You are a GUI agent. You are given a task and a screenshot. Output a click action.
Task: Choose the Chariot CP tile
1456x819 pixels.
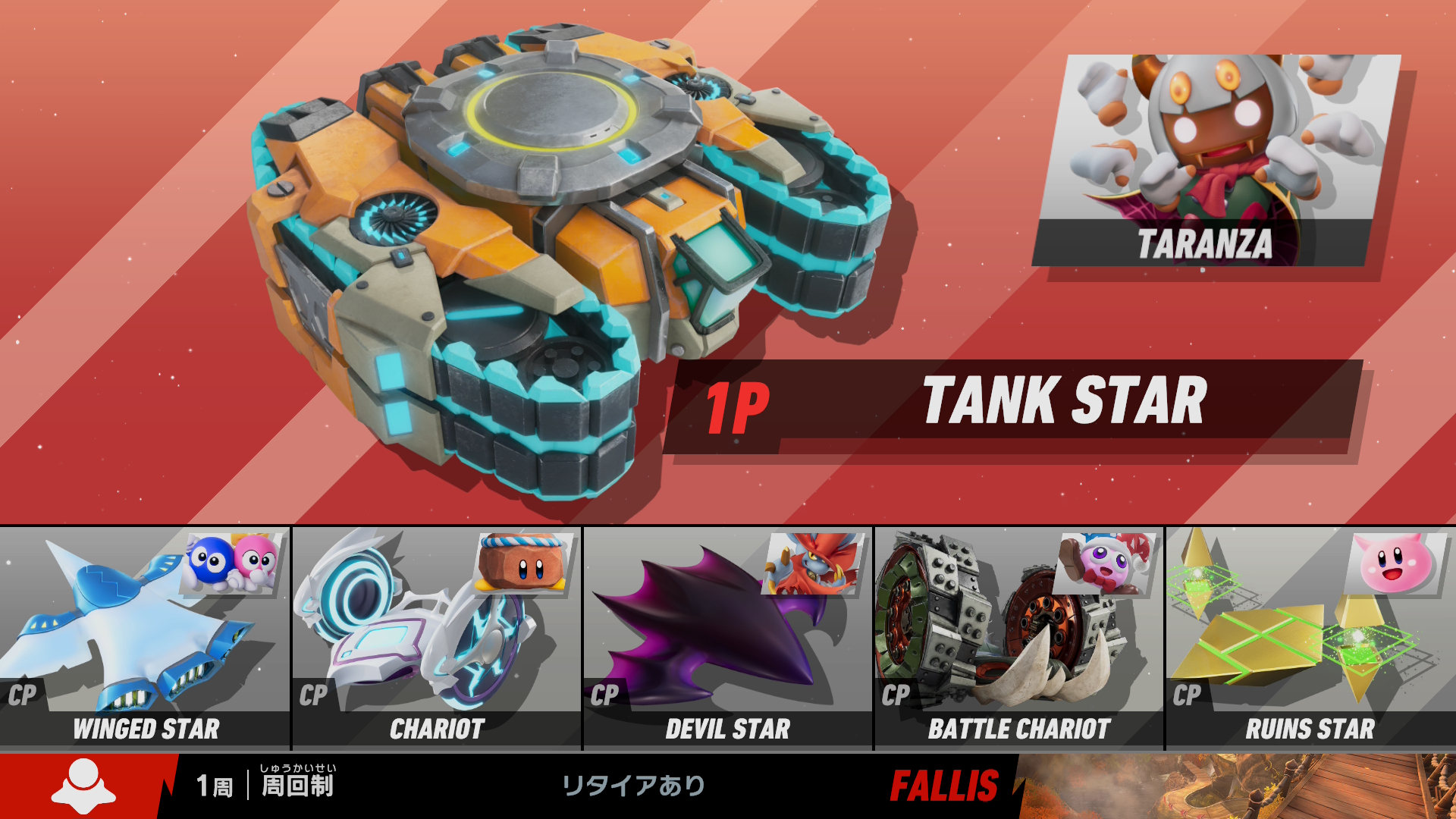(x=437, y=639)
